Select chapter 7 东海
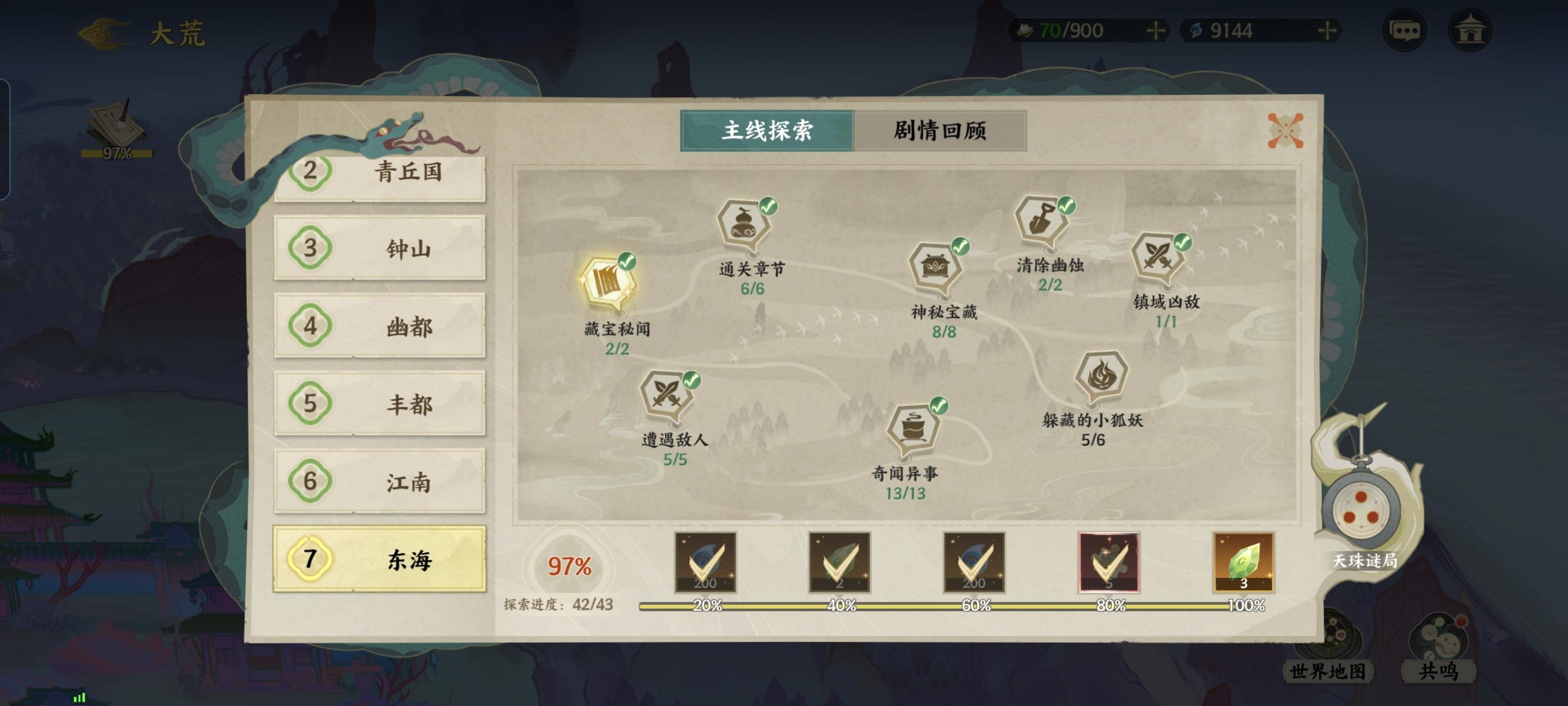This screenshot has height=706, width=1568. point(380,560)
